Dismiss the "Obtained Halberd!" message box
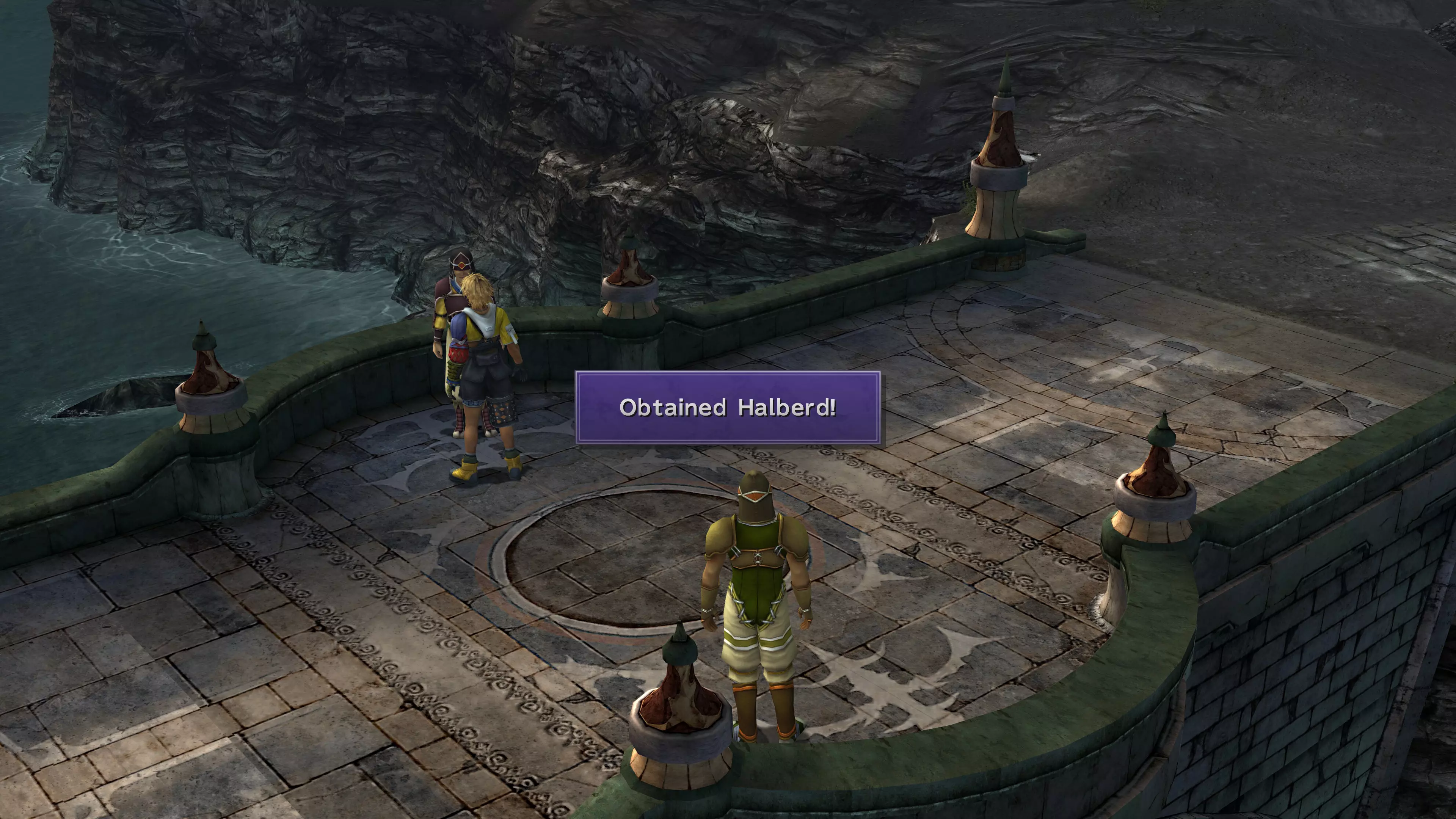Viewport: 1456px width, 819px height. tap(728, 408)
